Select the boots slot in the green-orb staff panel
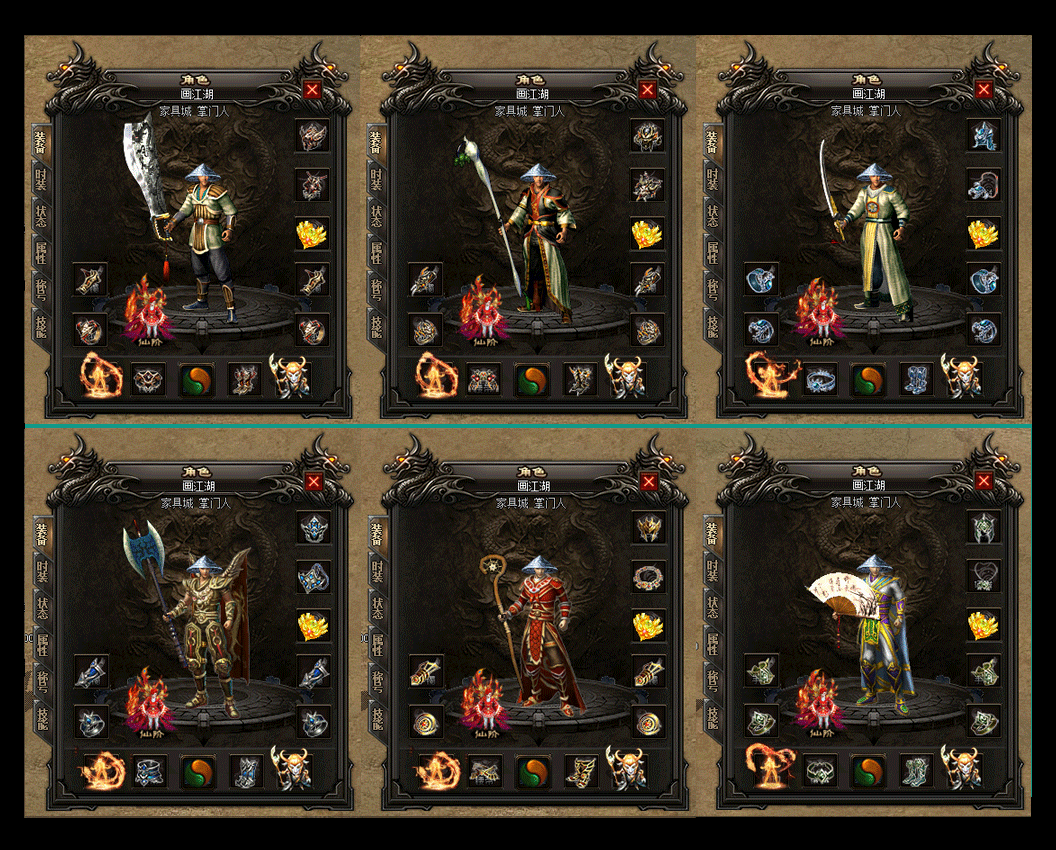The width and height of the screenshot is (1056, 850). click(x=580, y=379)
